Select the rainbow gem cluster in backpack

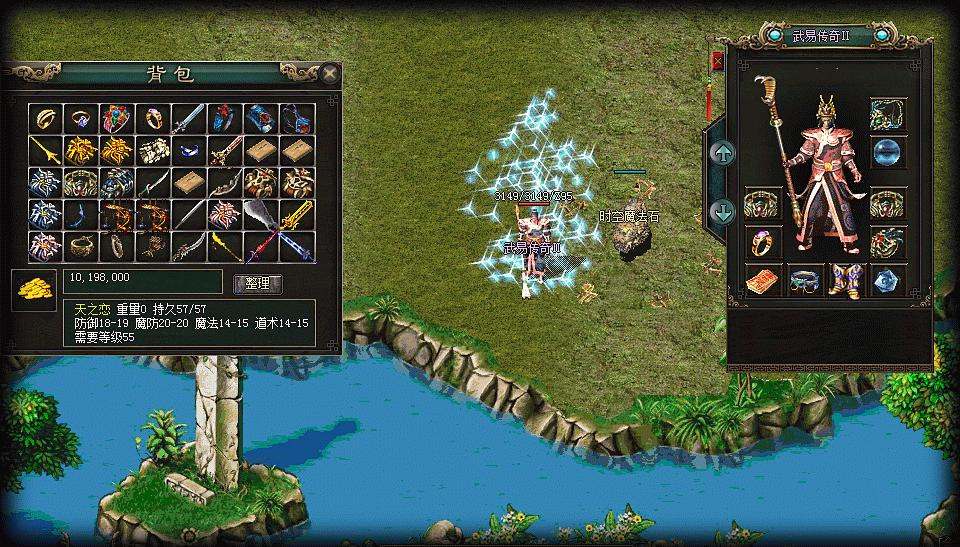coord(116,119)
